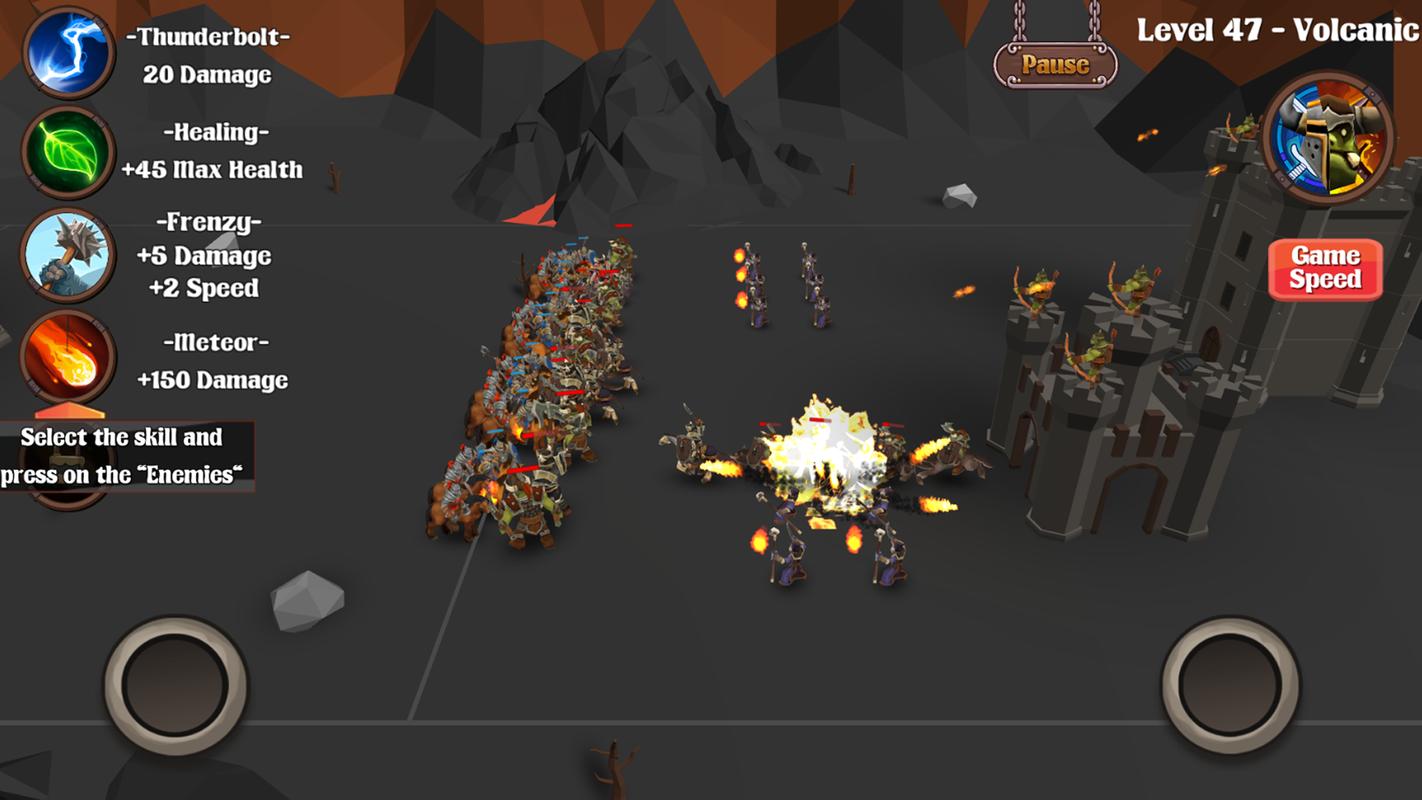Activate the Thunderbolt skill icon
Screen dimensions: 1422x800
pos(69,52)
